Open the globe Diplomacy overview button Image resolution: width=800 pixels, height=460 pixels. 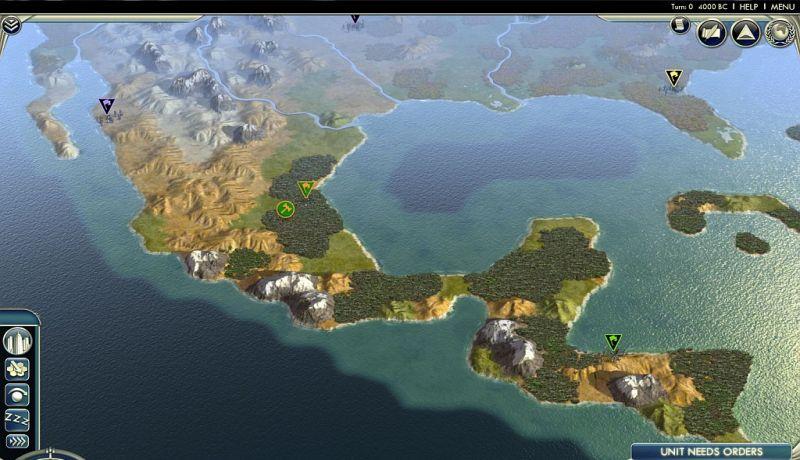pyautogui.click(x=779, y=33)
